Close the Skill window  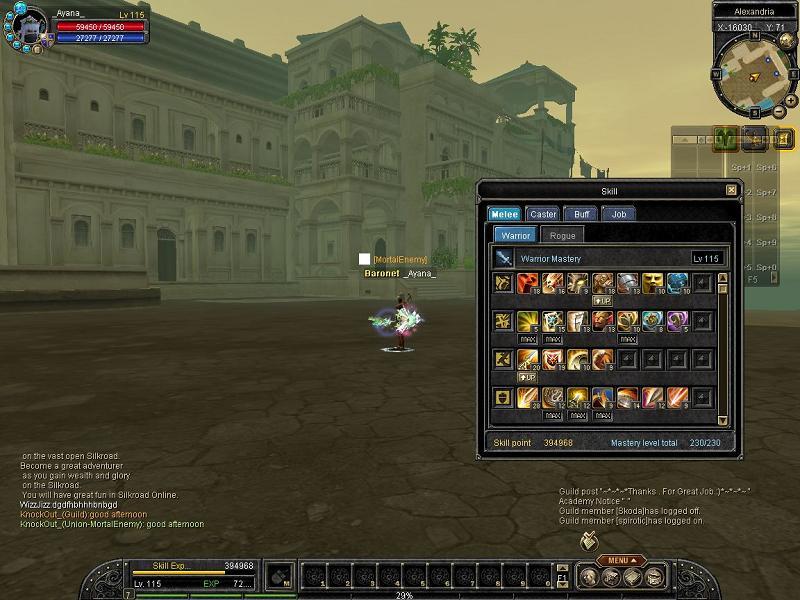tap(731, 191)
